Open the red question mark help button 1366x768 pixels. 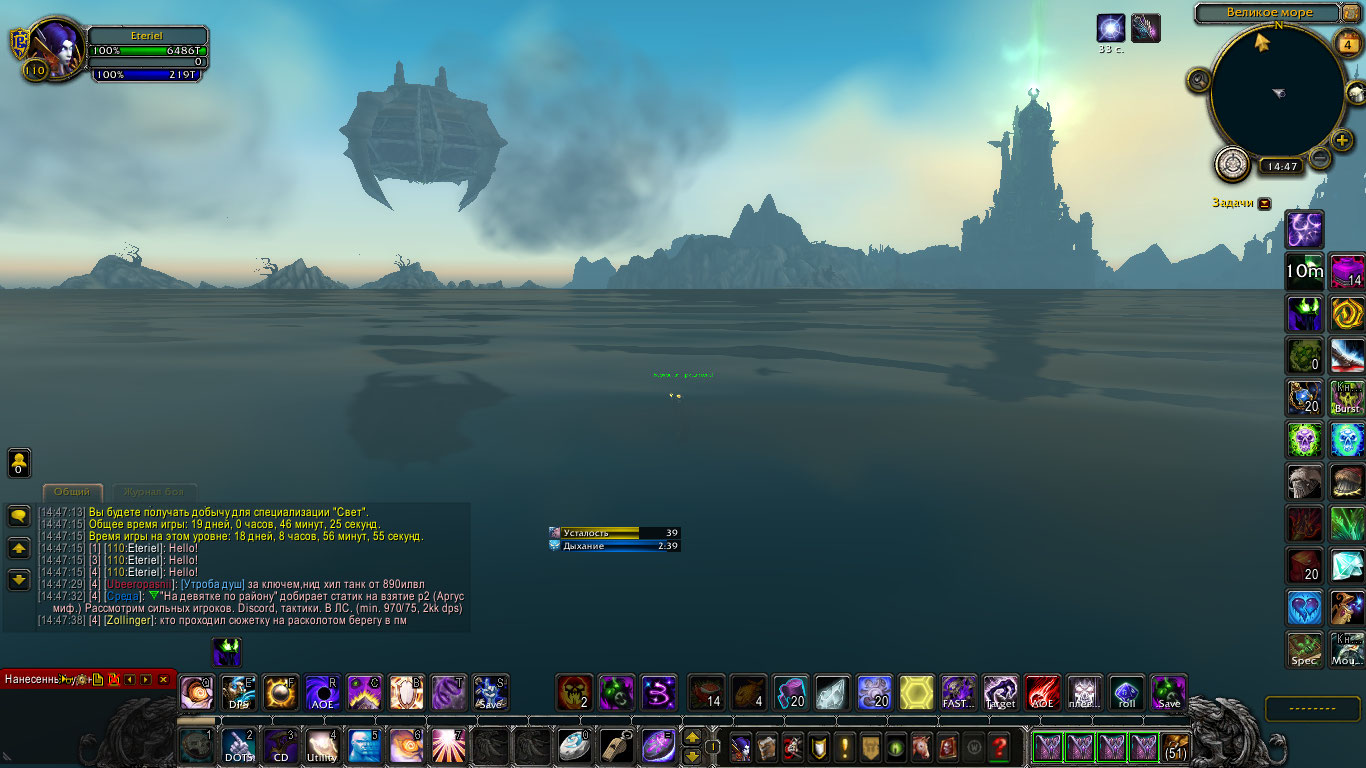coord(998,747)
